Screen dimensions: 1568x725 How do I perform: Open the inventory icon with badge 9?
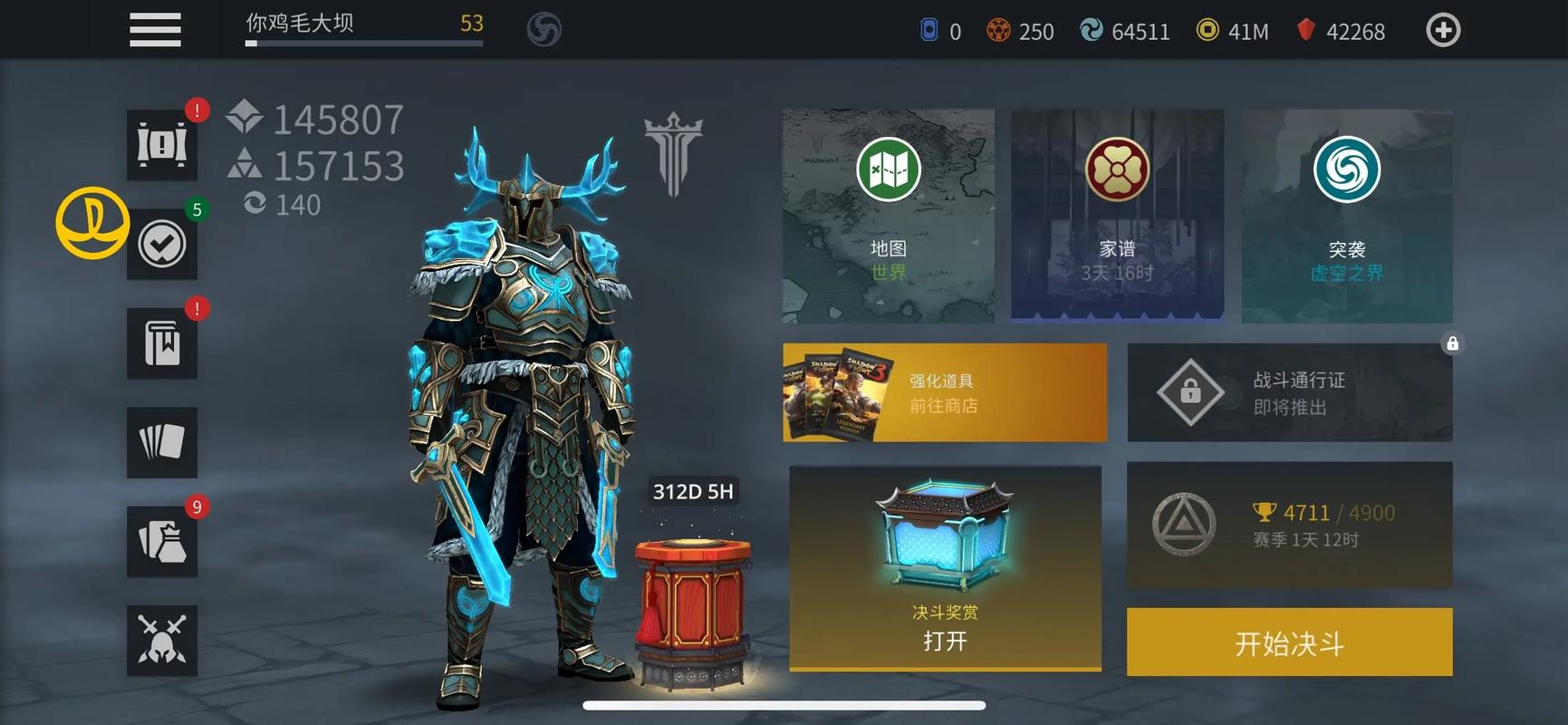pyautogui.click(x=162, y=542)
